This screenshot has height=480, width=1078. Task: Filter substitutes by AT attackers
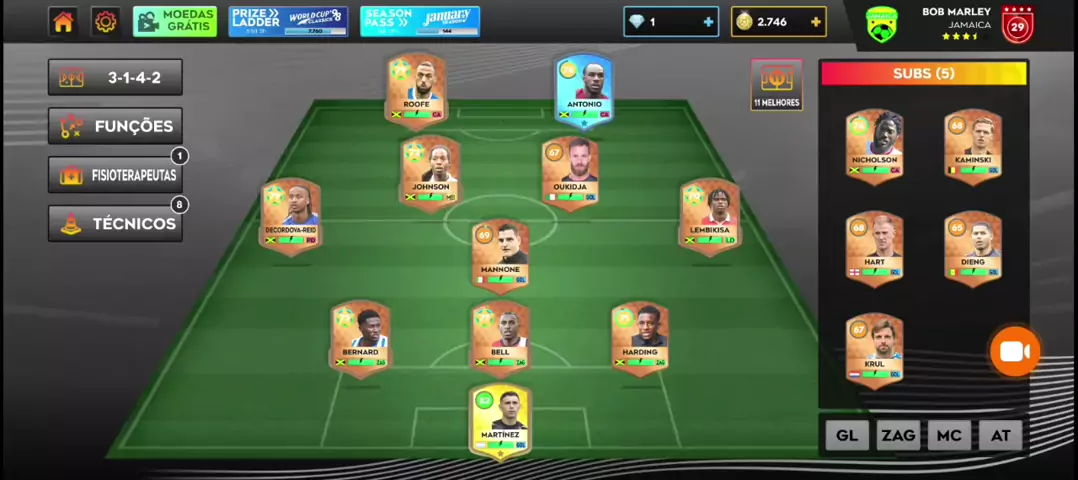[x=1000, y=435]
